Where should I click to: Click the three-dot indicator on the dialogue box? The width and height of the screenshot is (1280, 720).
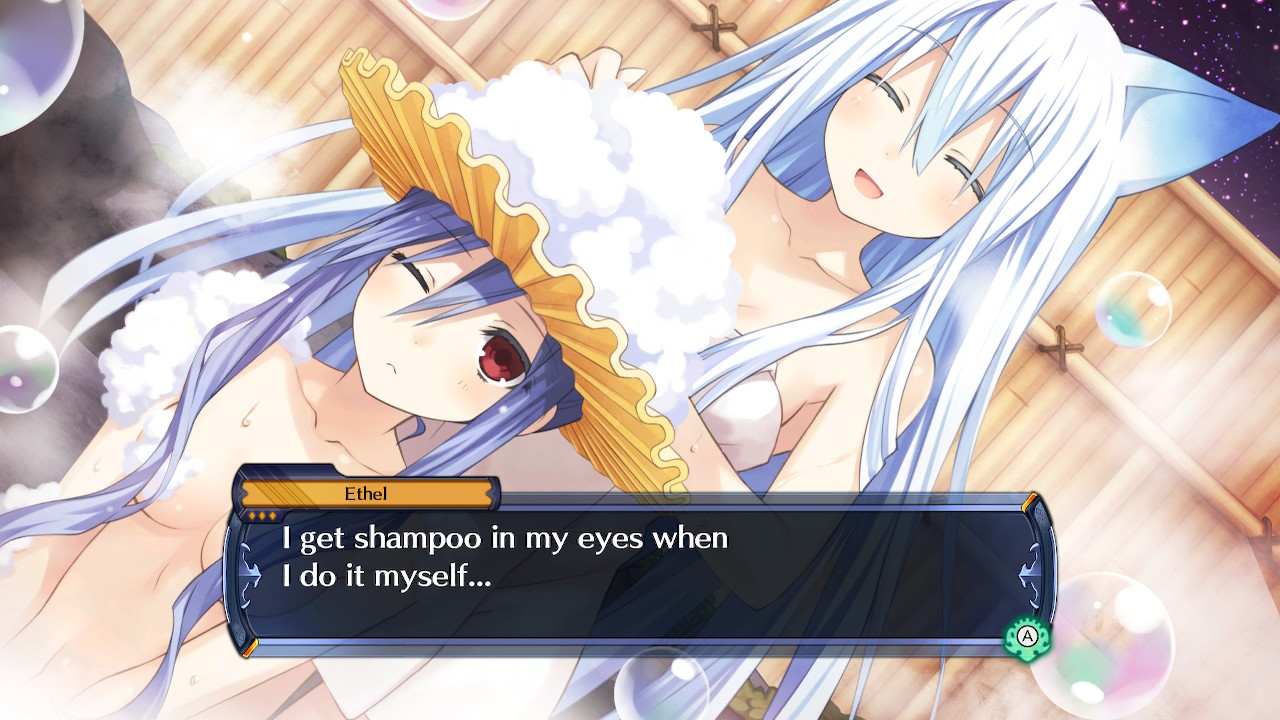point(262,514)
